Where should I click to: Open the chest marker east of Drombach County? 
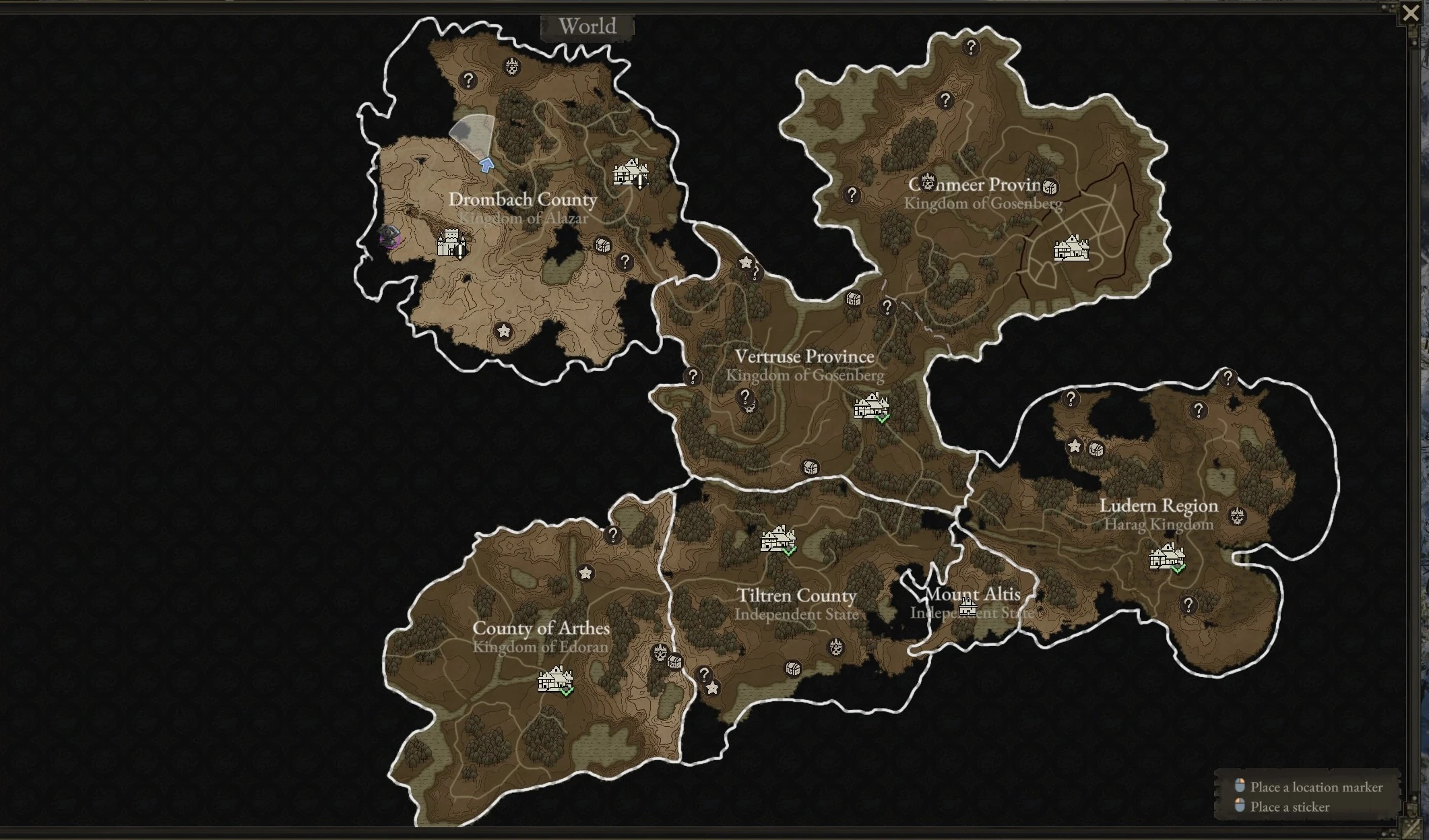point(603,246)
